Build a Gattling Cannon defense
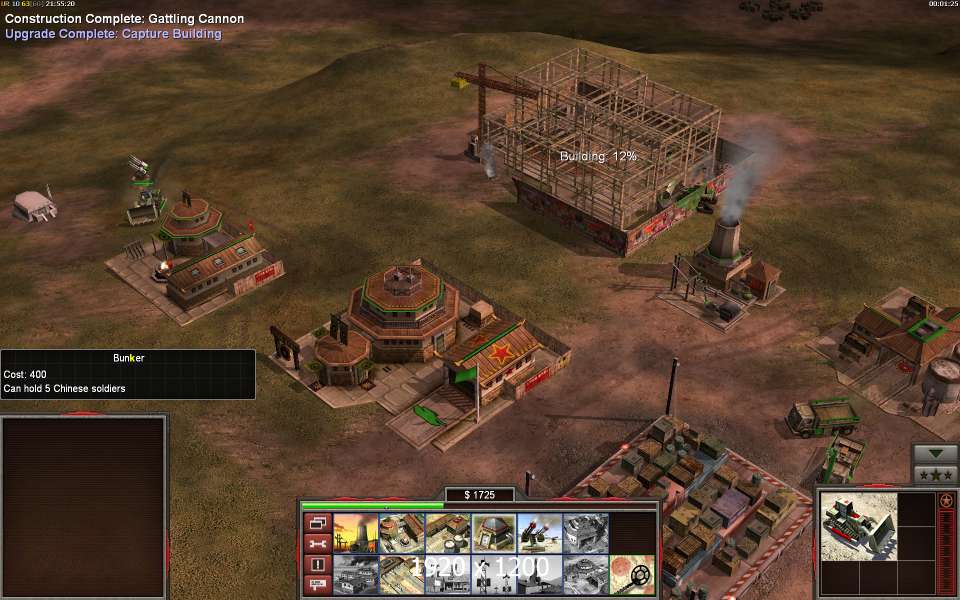The image size is (960, 600). pyautogui.click(x=539, y=534)
